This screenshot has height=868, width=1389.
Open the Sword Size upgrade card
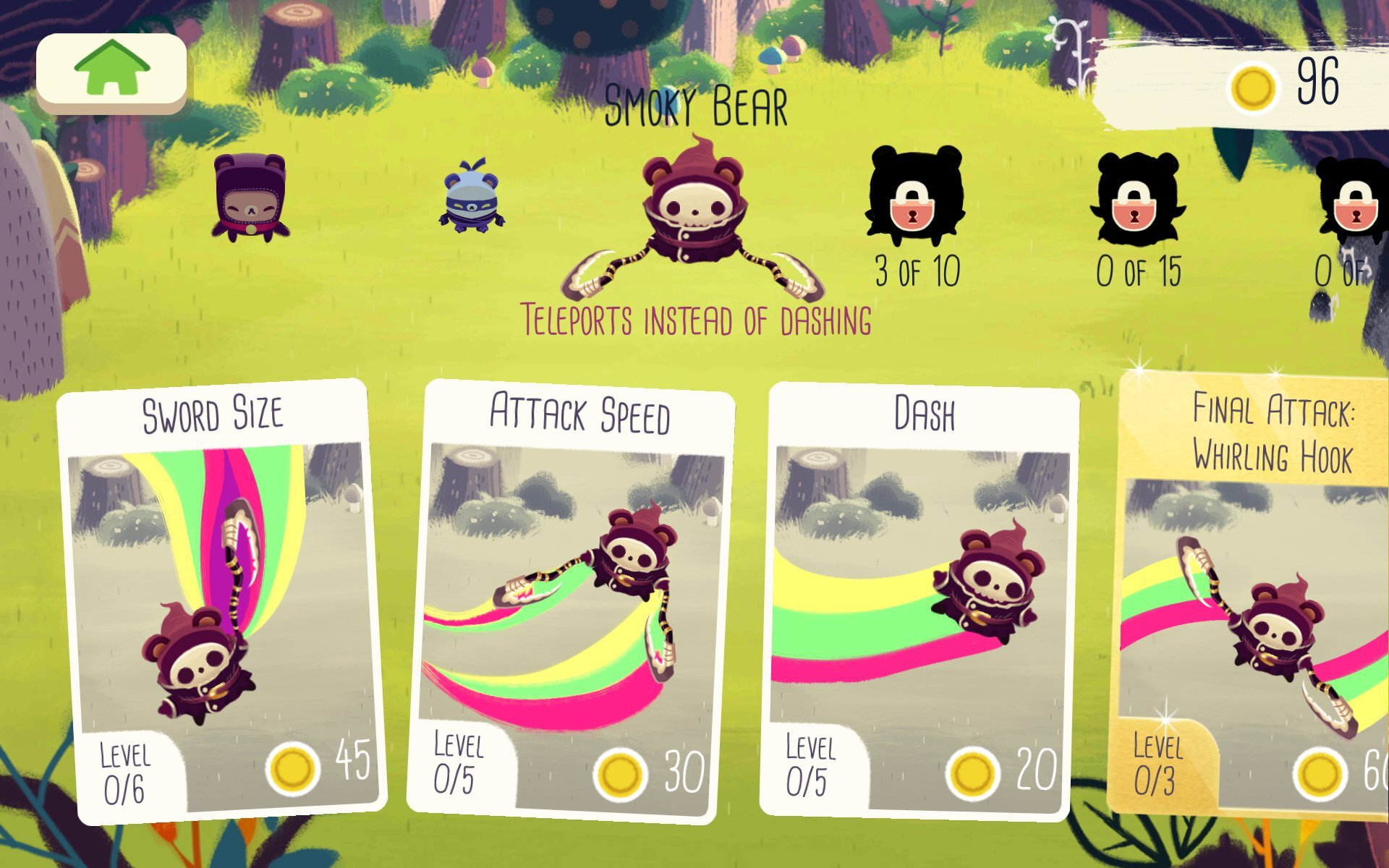pyautogui.click(x=217, y=593)
